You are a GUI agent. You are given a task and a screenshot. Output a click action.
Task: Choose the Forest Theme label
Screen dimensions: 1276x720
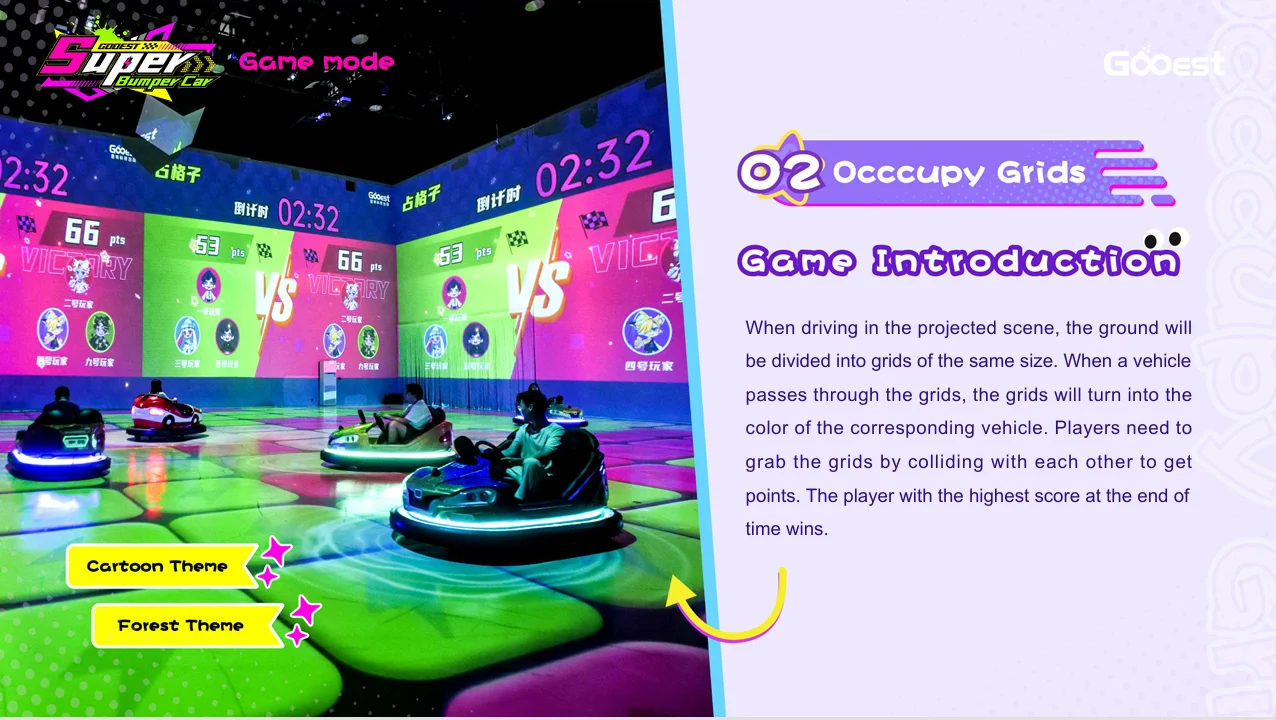click(181, 626)
